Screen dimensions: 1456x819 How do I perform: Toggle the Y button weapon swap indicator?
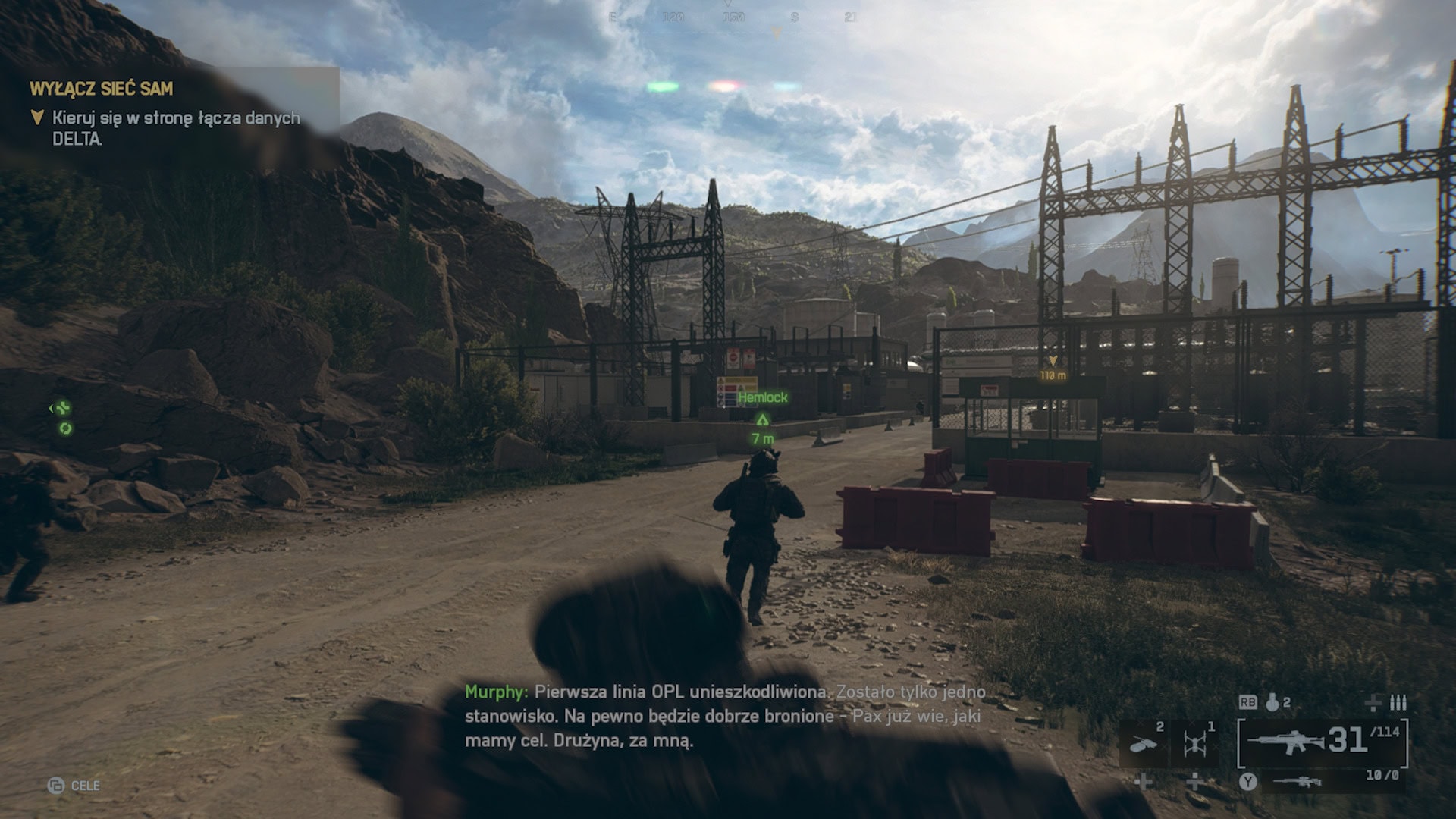point(1248,783)
